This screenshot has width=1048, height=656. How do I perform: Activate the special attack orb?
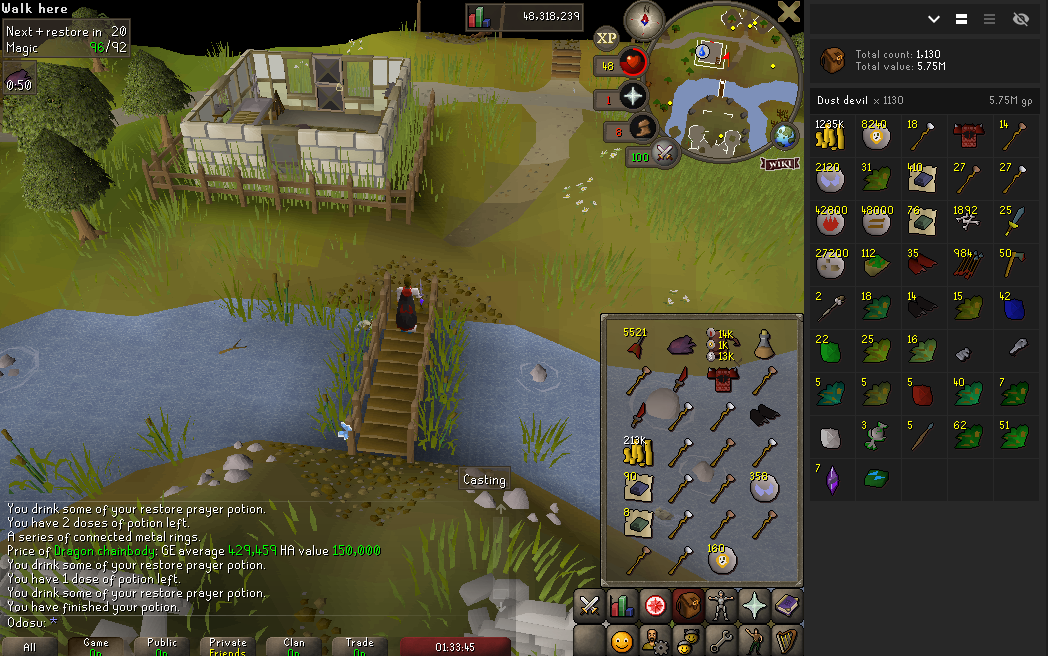(x=662, y=153)
